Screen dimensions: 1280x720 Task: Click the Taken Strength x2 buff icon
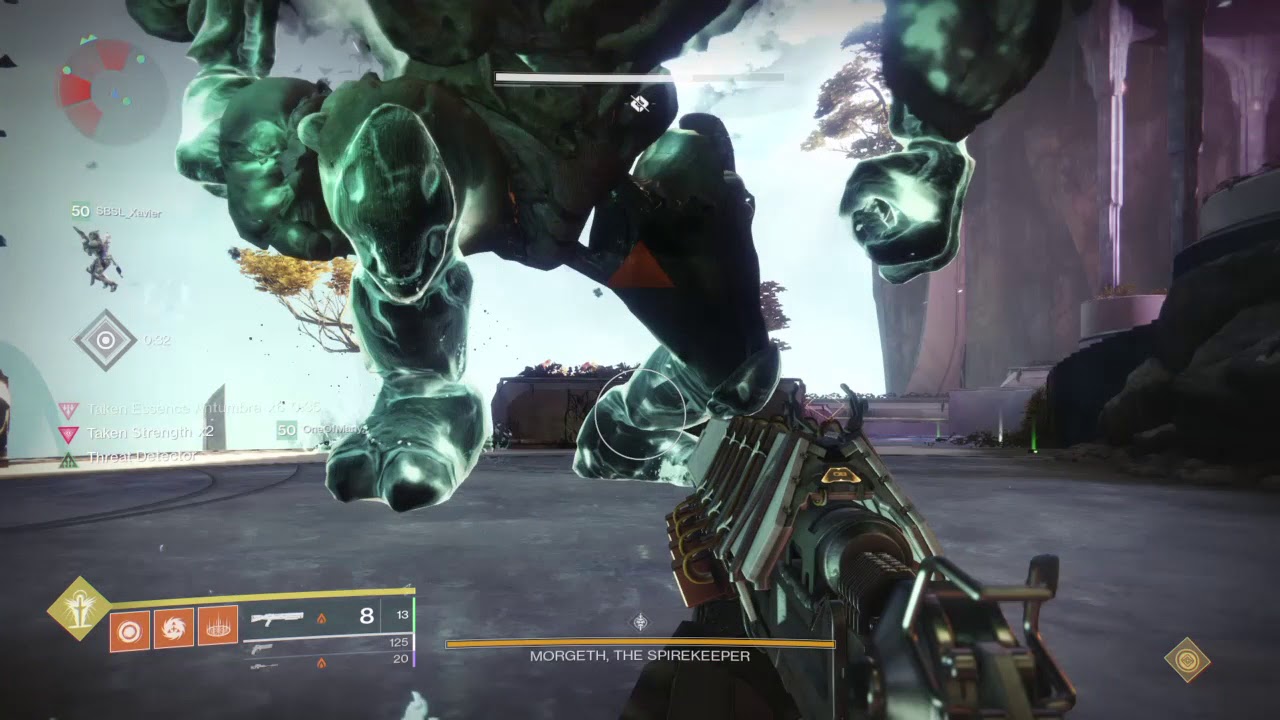pyautogui.click(x=69, y=434)
